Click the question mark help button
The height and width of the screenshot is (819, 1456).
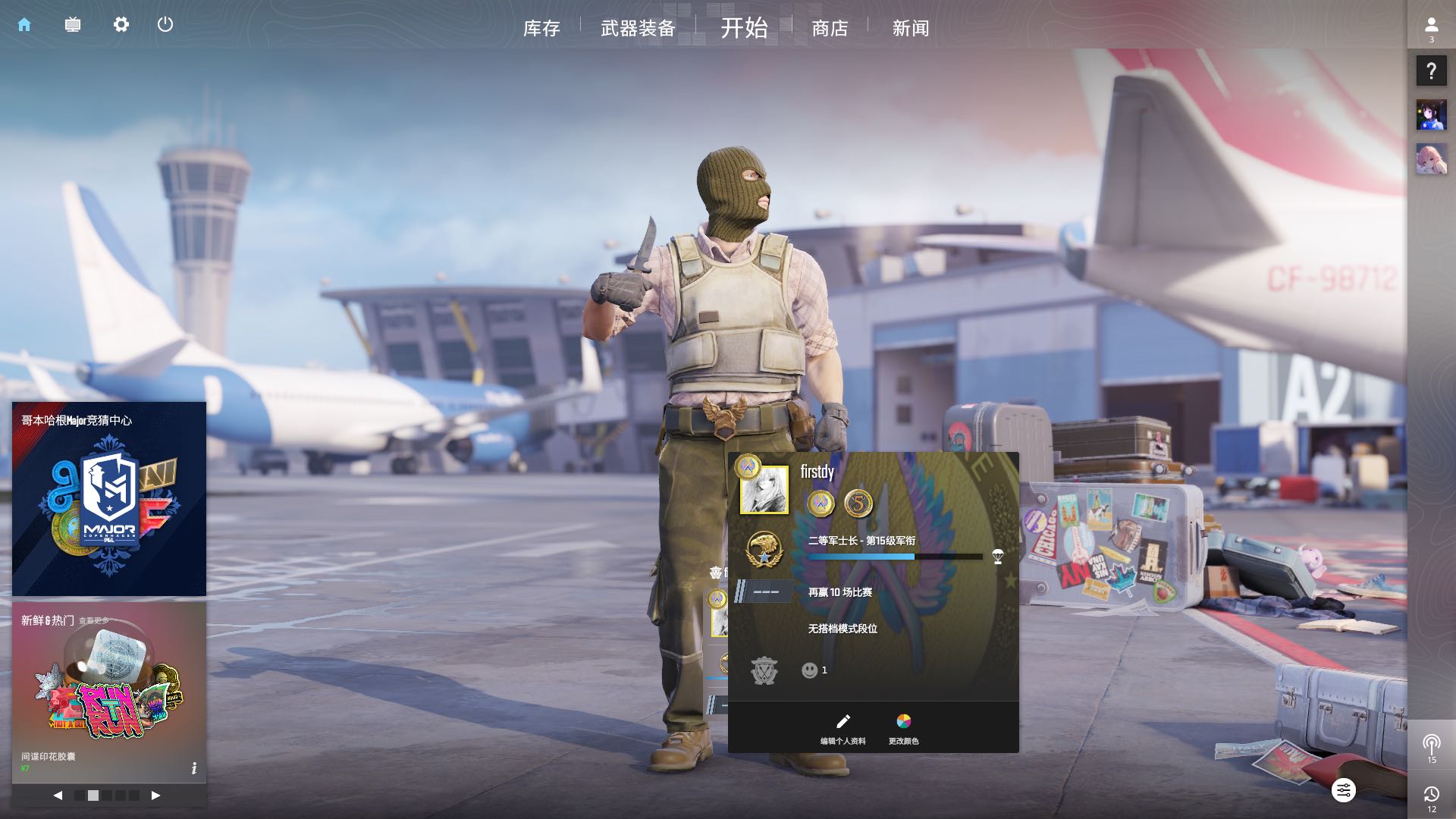pyautogui.click(x=1431, y=71)
